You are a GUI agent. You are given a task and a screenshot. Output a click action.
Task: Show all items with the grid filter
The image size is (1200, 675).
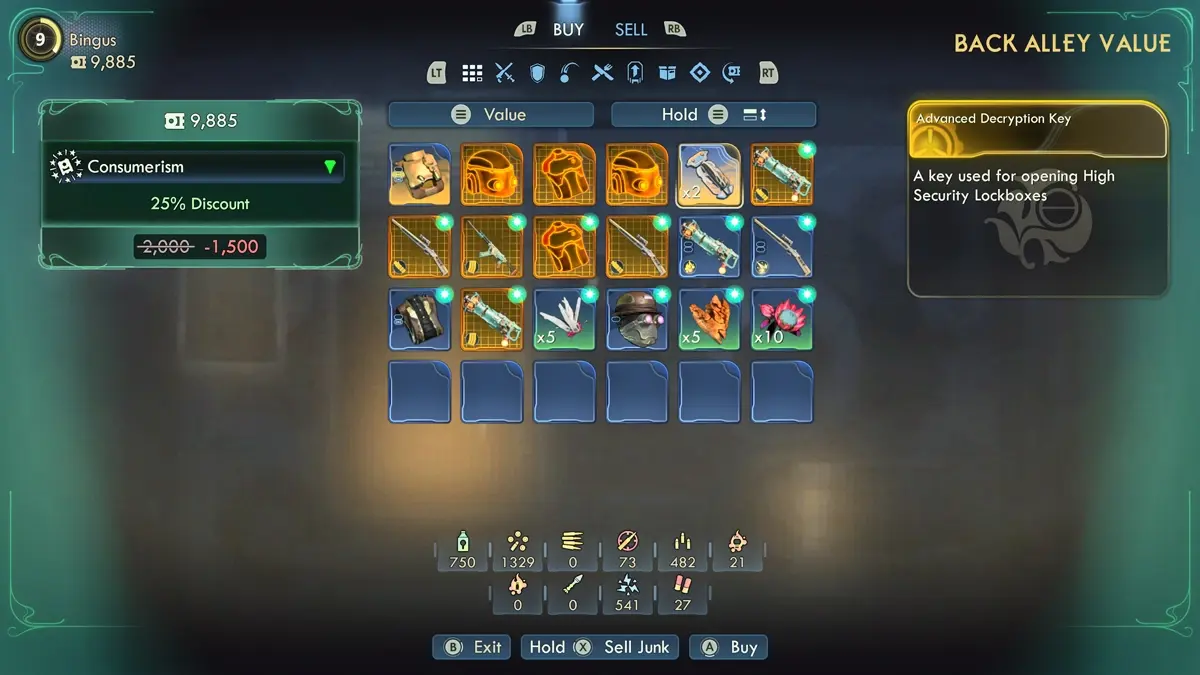(x=472, y=72)
